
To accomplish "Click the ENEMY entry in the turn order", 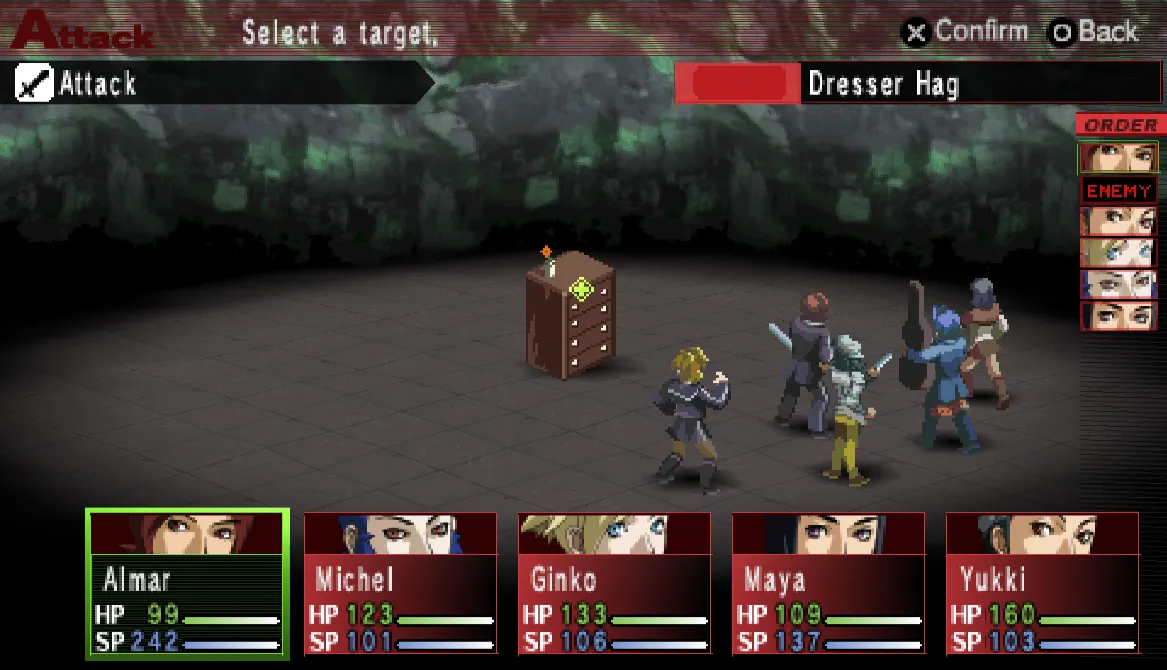I will (1118, 190).
